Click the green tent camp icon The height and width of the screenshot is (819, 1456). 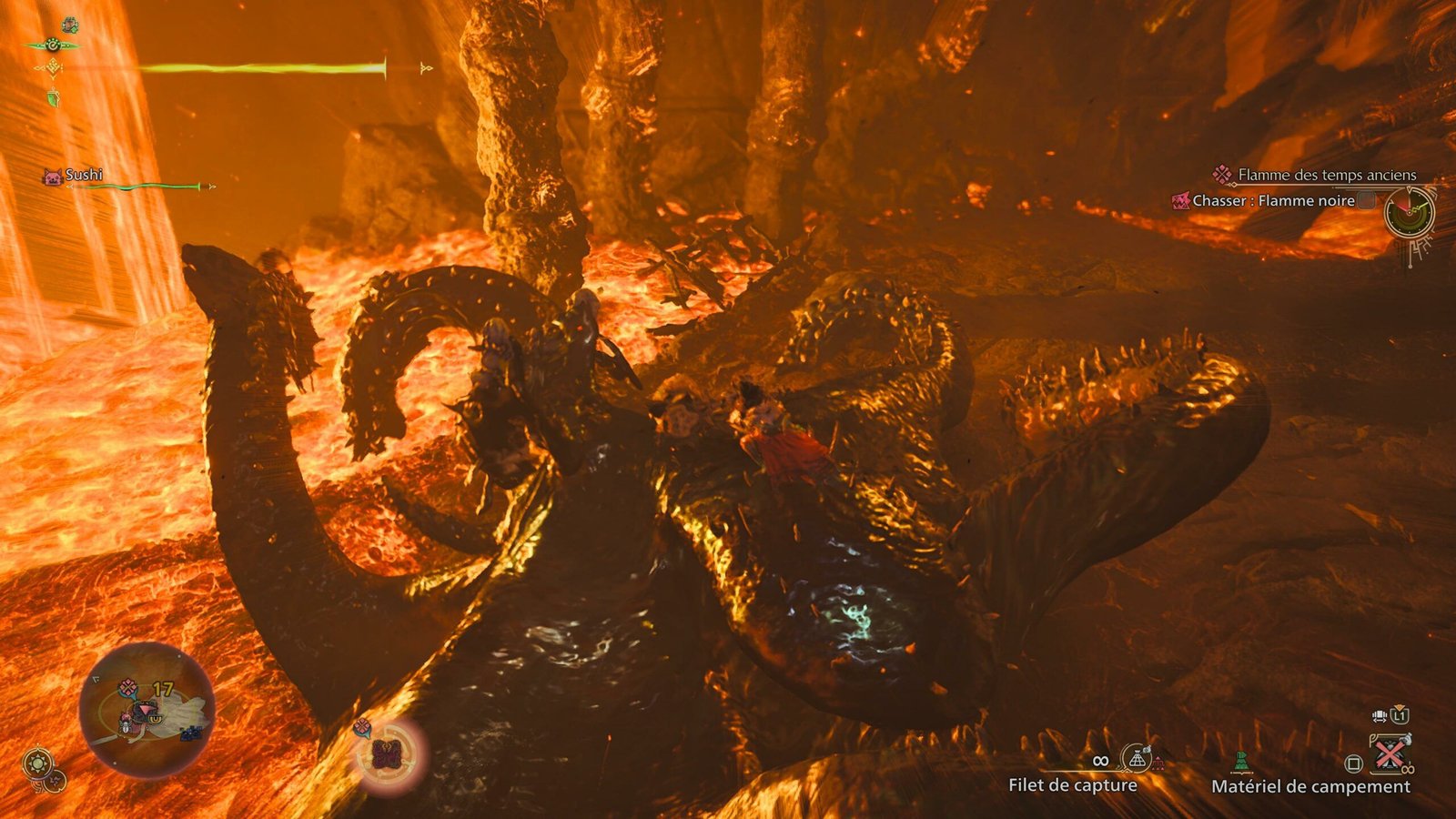1241,761
